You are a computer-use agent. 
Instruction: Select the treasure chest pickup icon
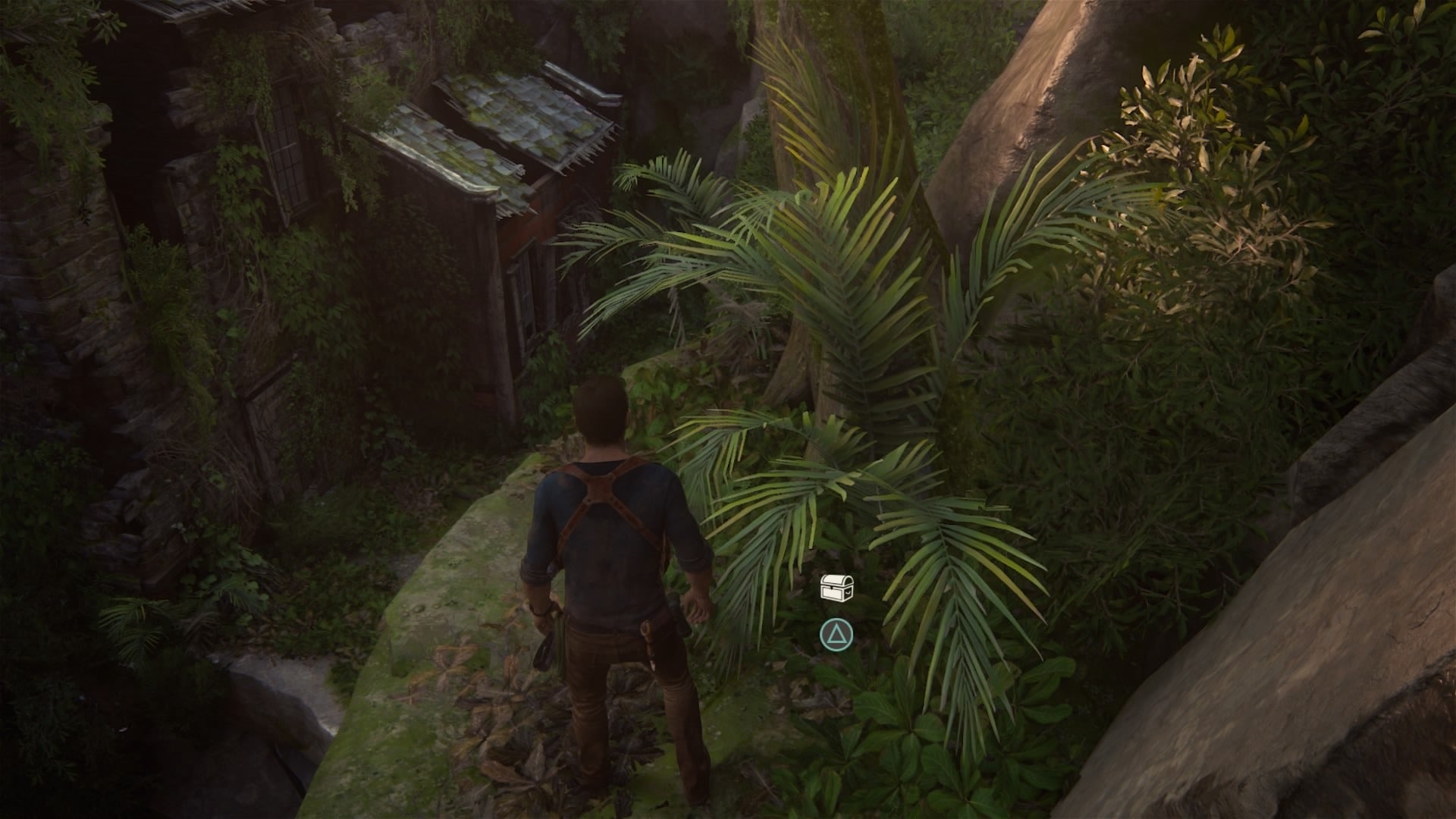(837, 588)
